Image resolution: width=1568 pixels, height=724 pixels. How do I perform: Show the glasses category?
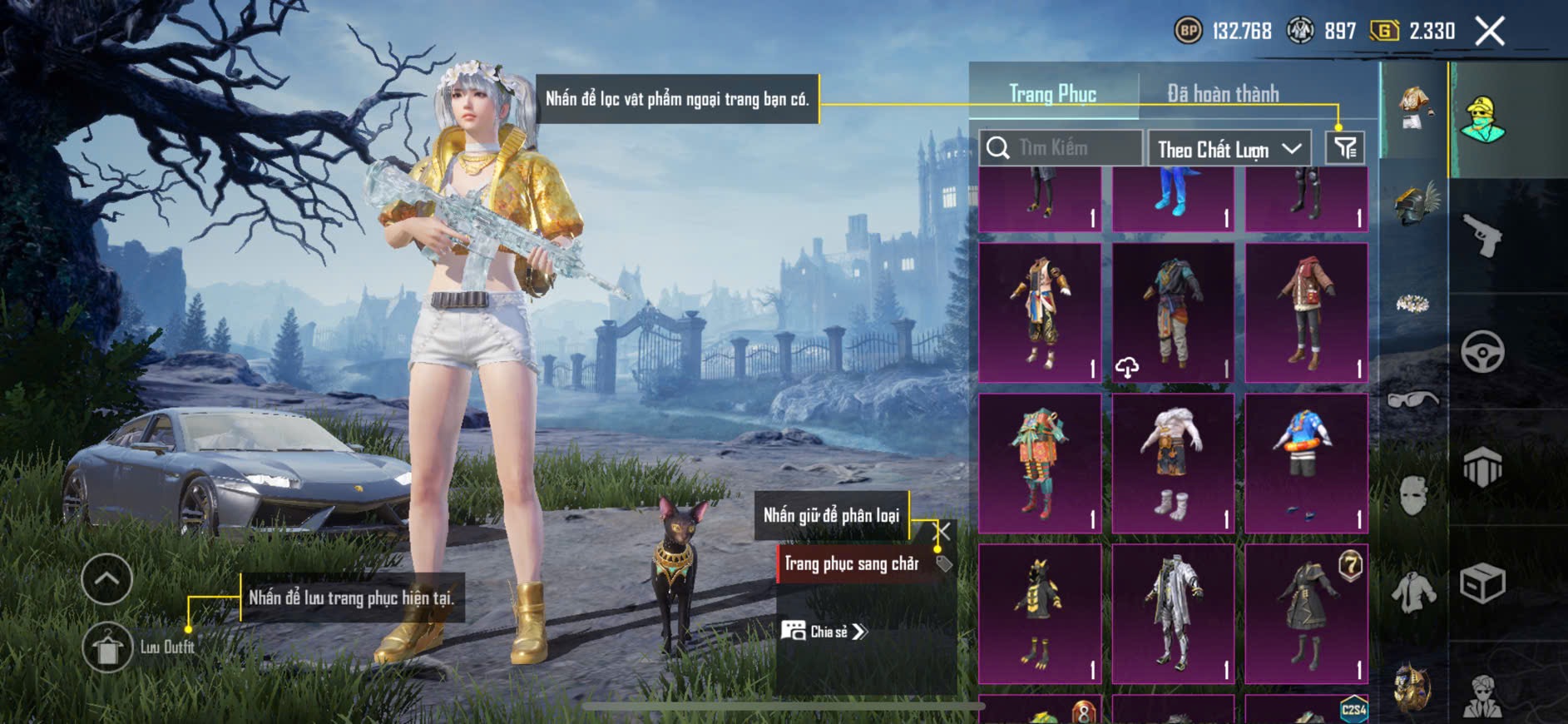click(1412, 400)
